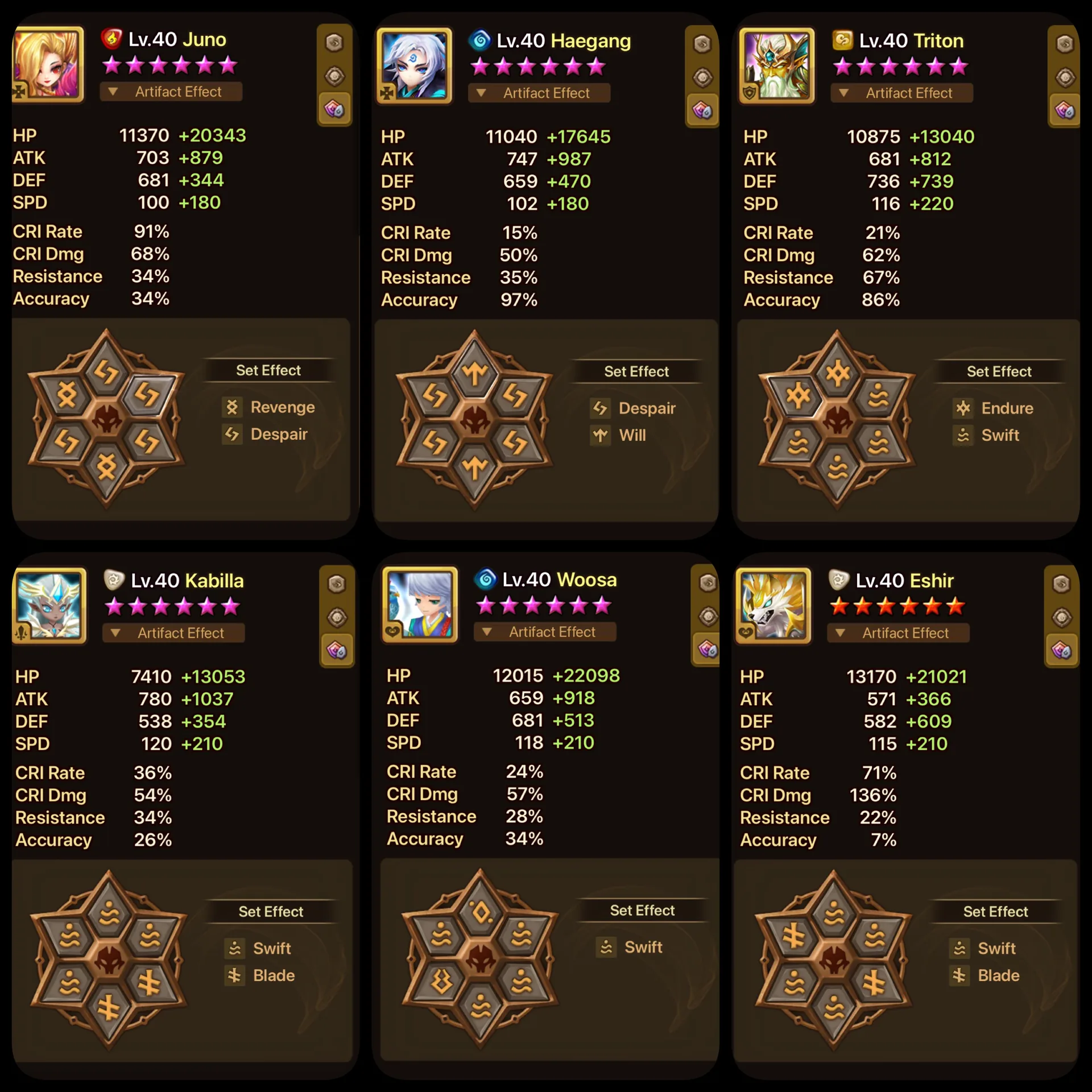Open Eshir's Artifact Effect dropdown
The image size is (1092, 1092).
[x=897, y=633]
